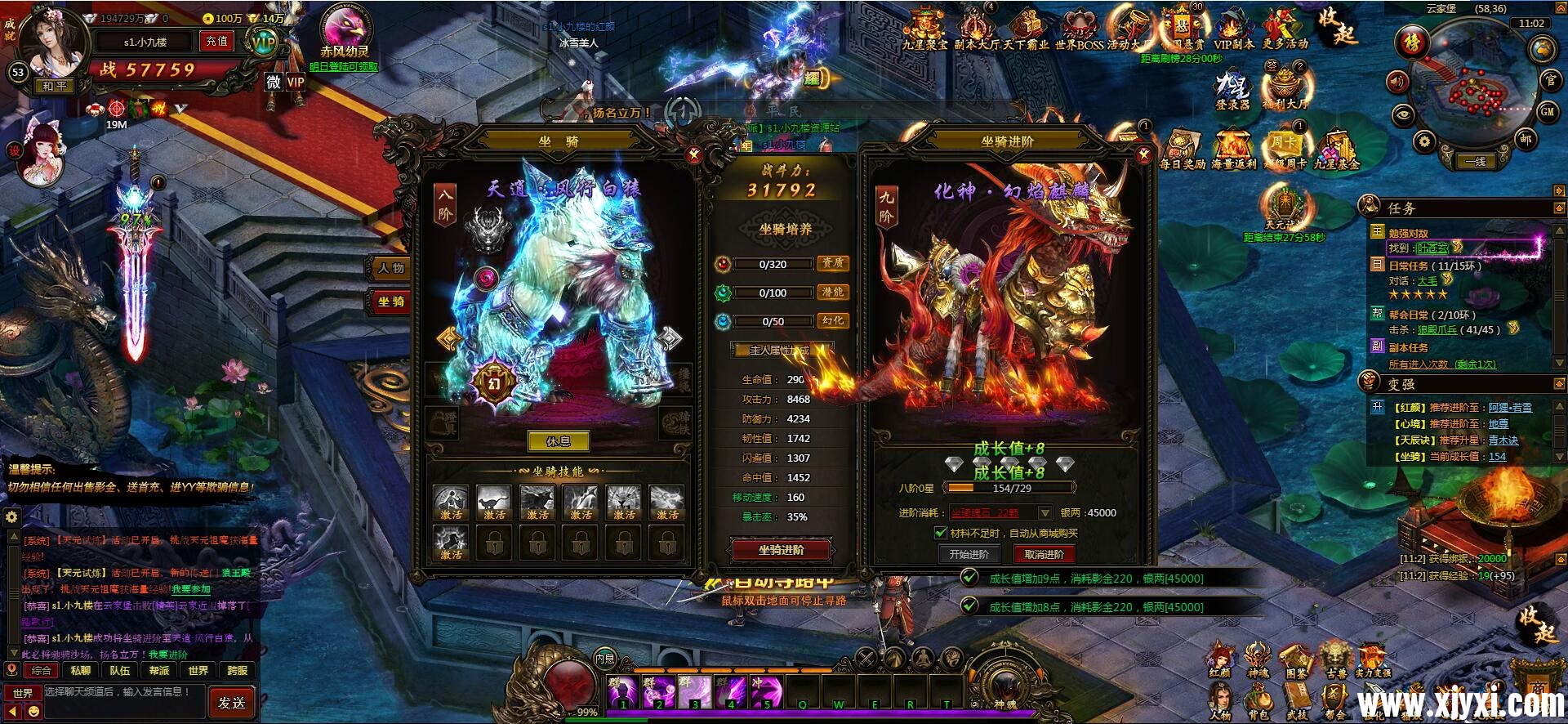Click the 发送 chat send button
Screen dimensions: 1568x724
pos(232,702)
